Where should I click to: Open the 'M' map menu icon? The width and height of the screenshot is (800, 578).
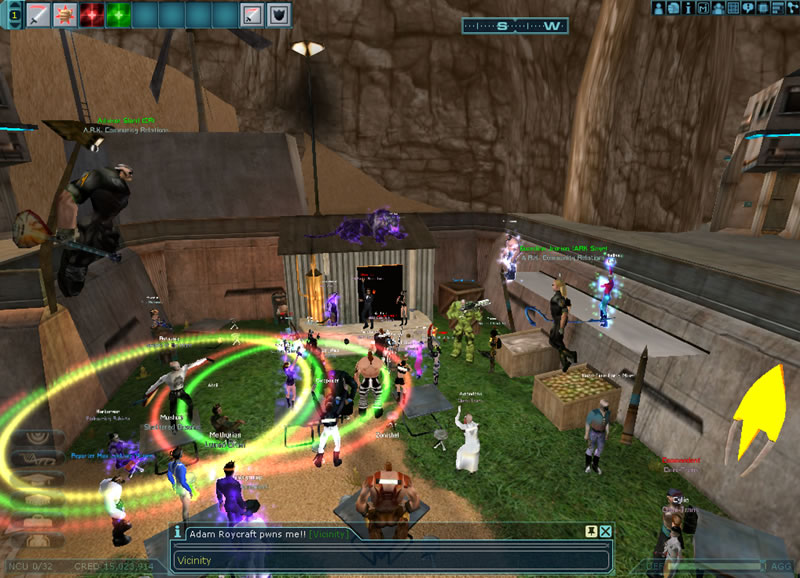(x=704, y=8)
